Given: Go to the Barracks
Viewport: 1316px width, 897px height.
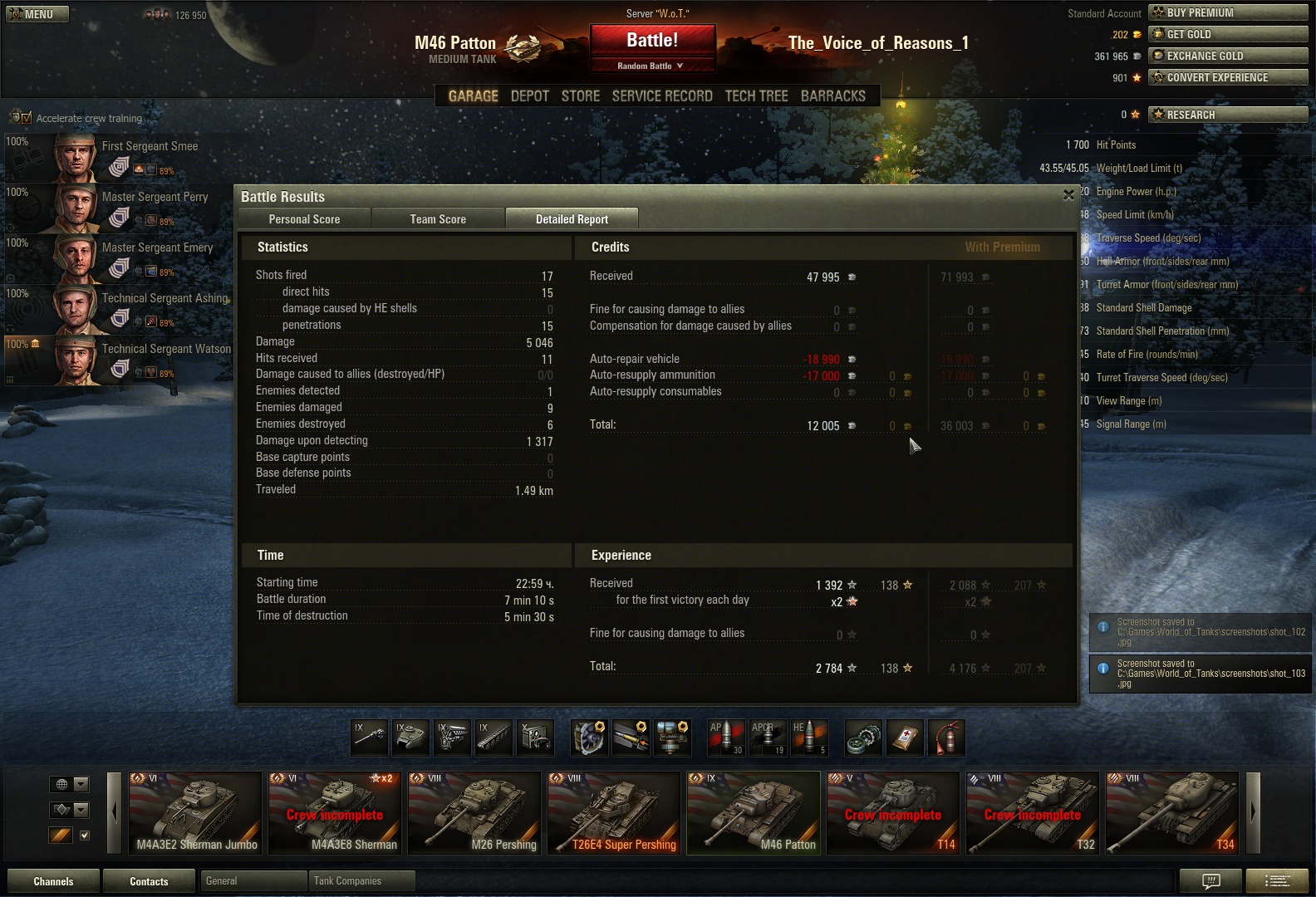Looking at the screenshot, I should [x=833, y=96].
